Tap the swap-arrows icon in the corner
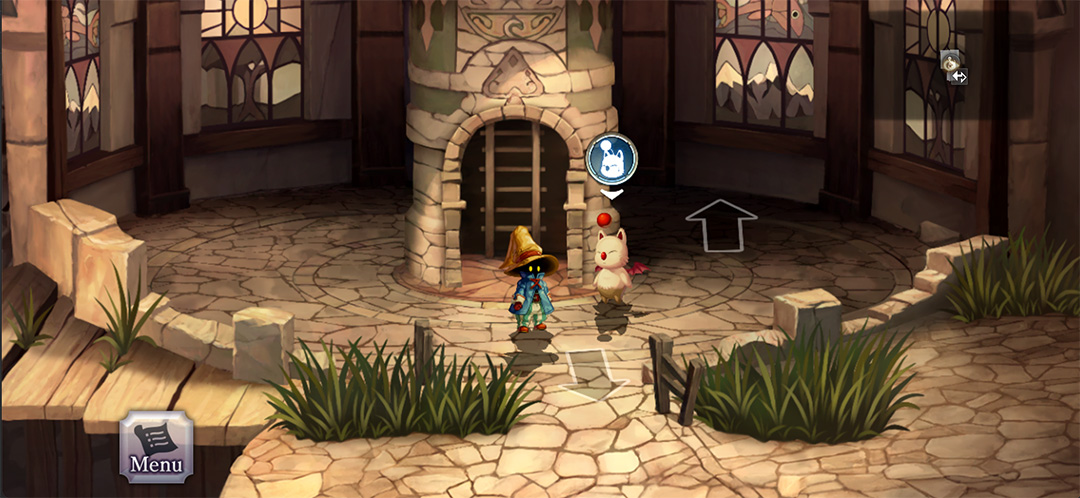The width and height of the screenshot is (1080, 498). click(958, 76)
